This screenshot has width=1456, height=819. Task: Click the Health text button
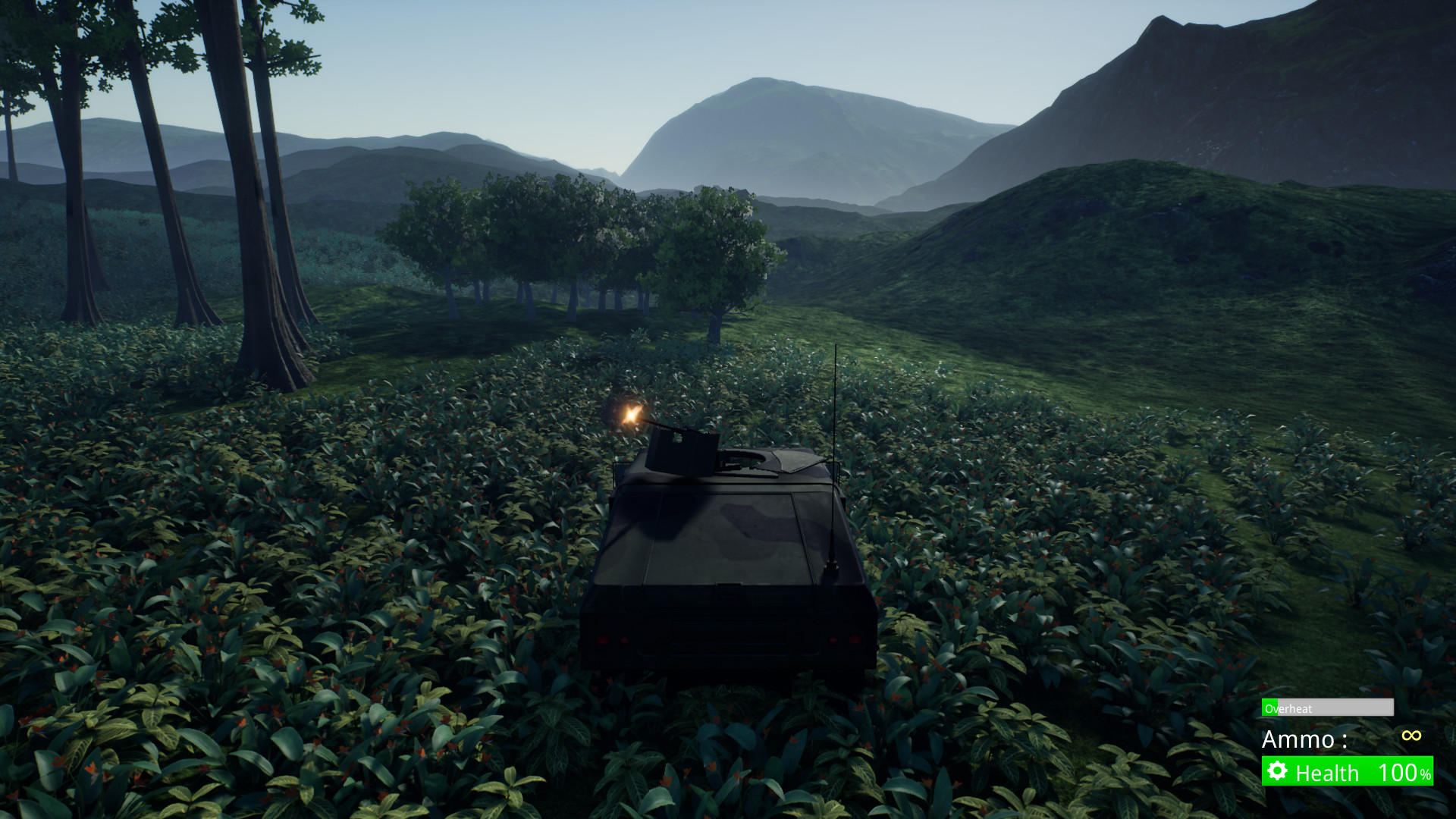click(1327, 772)
